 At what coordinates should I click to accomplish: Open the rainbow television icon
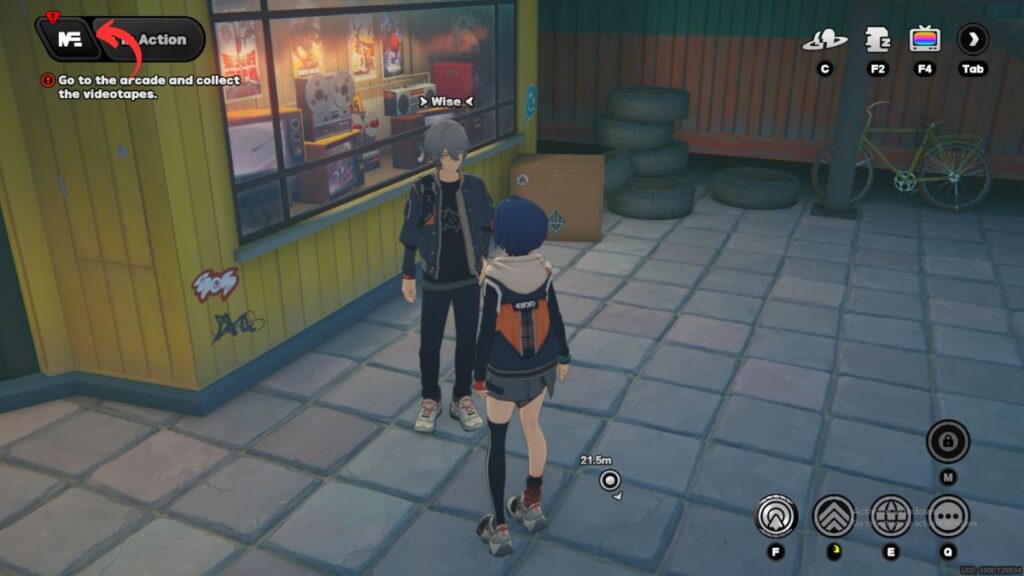924,40
